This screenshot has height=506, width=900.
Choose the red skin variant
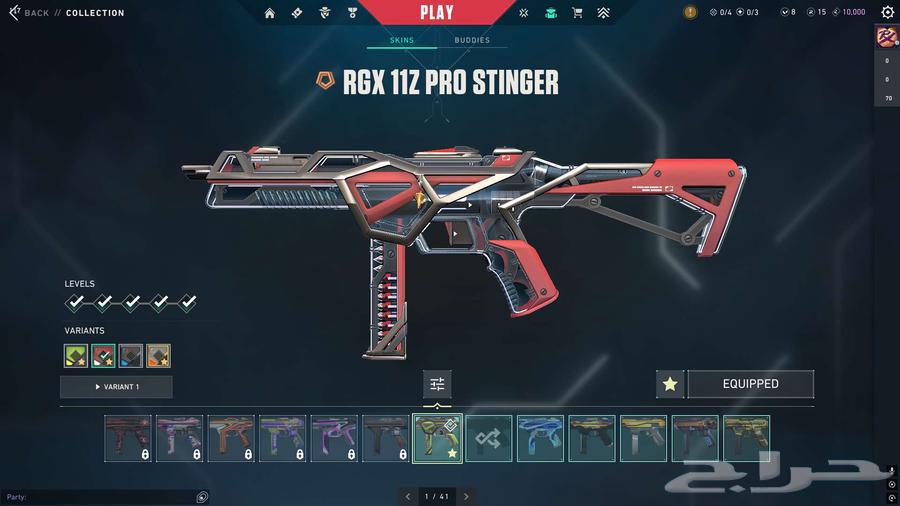tap(103, 355)
